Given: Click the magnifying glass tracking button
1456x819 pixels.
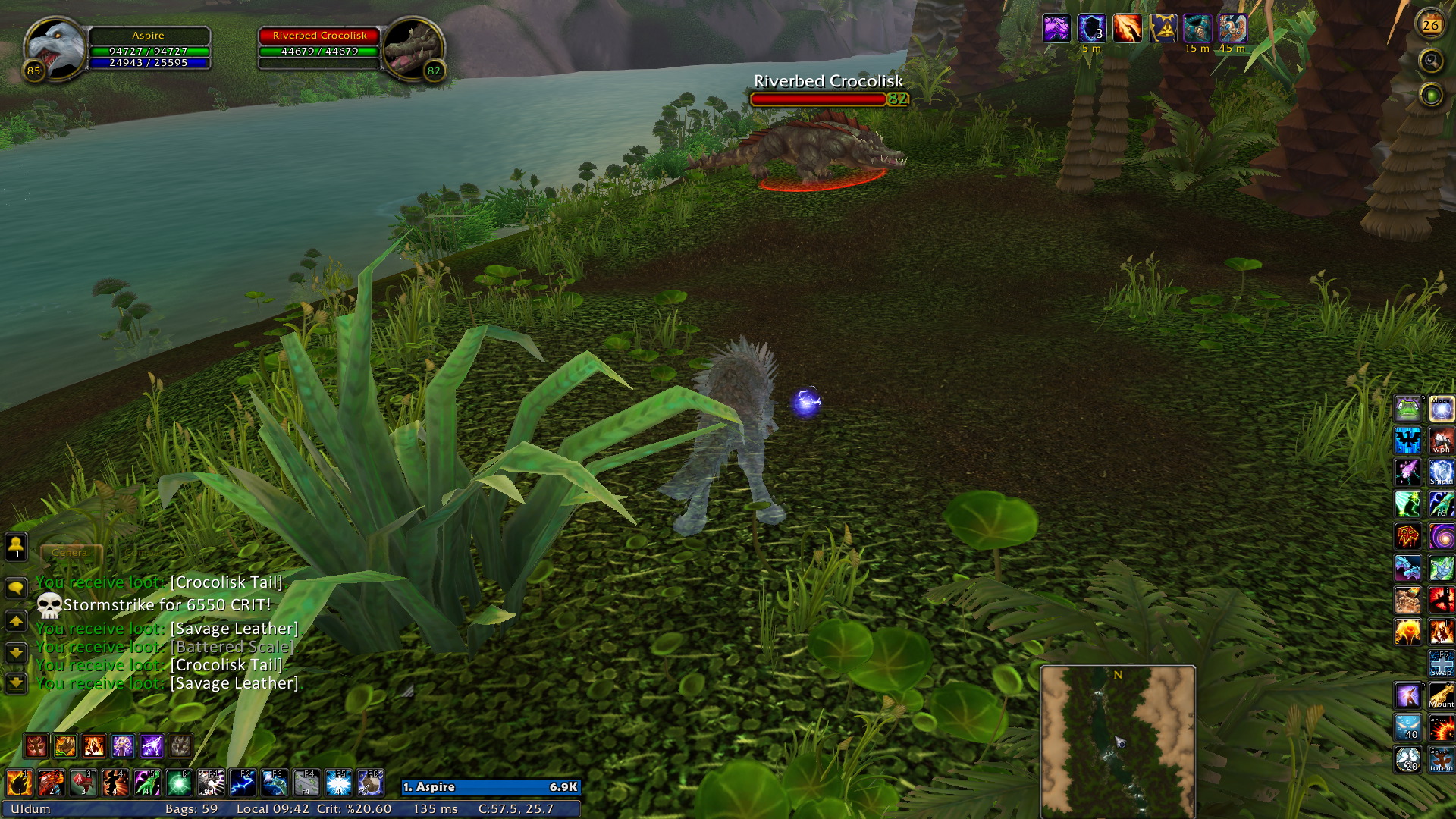Looking at the screenshot, I should pyautogui.click(x=1431, y=61).
